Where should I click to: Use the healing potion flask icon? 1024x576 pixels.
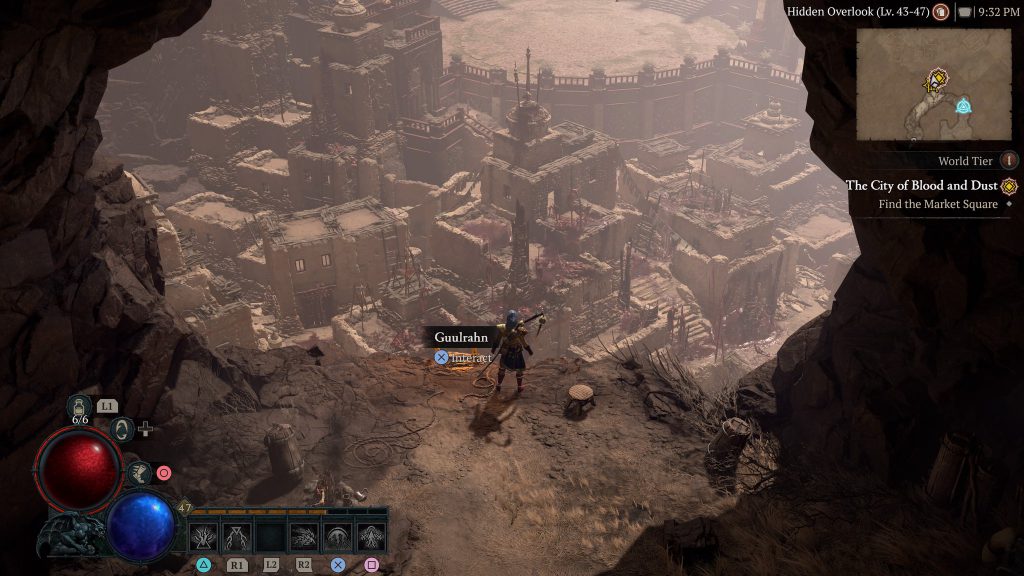tap(80, 408)
